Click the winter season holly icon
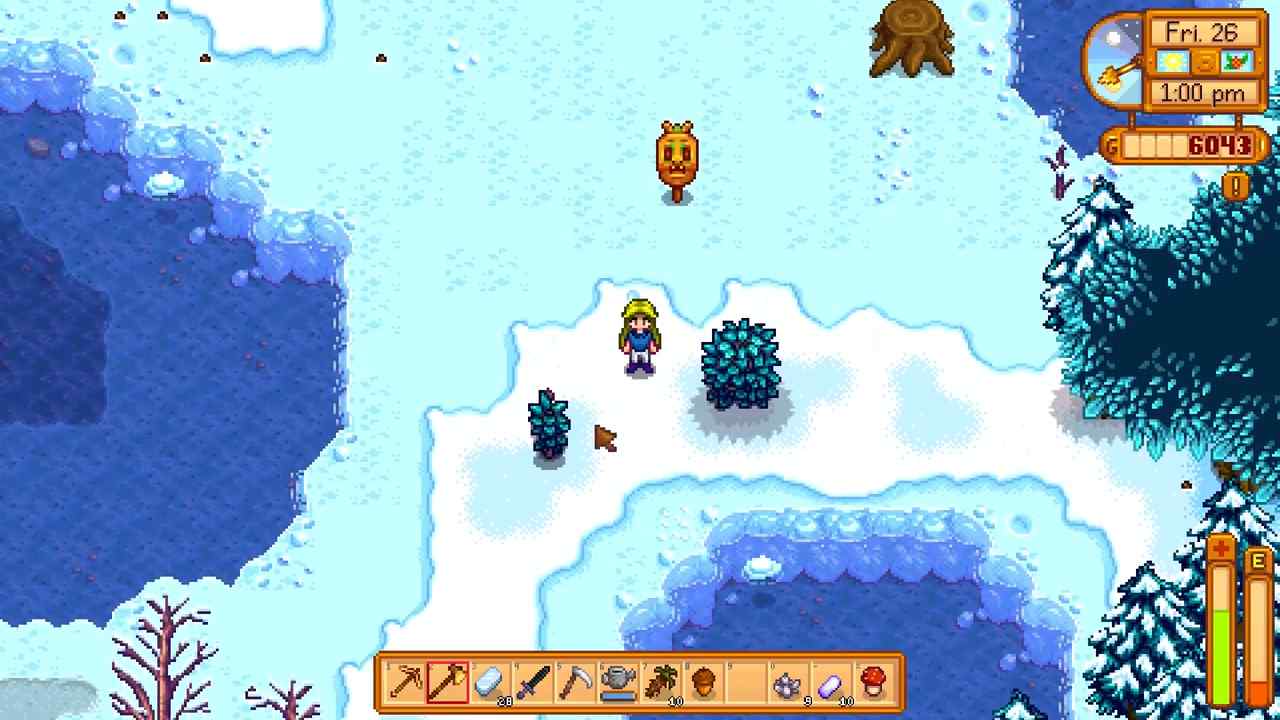This screenshot has height=720, width=1280. [x=1237, y=62]
